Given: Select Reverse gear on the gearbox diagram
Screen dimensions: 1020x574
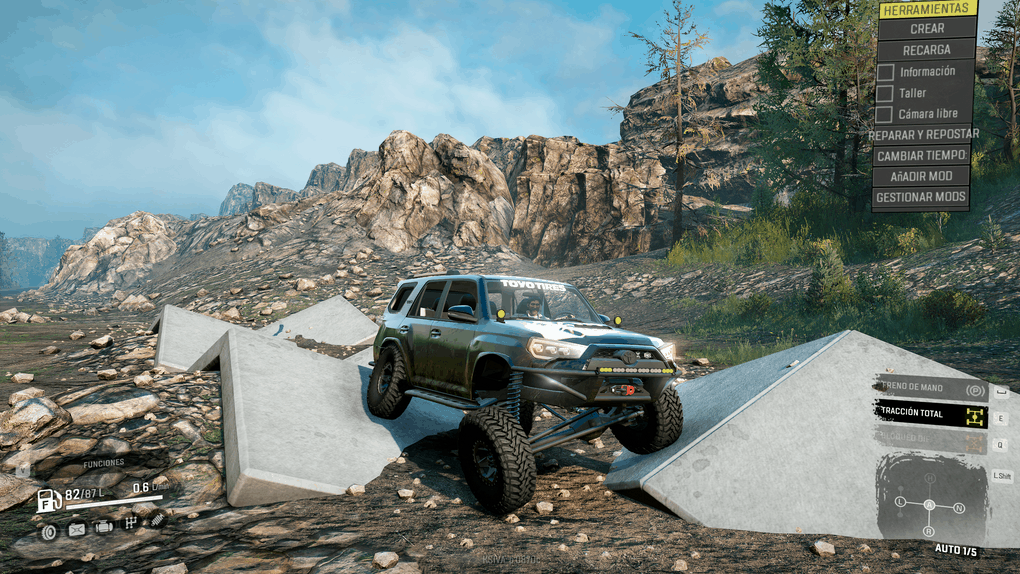Looking at the screenshot, I should tap(929, 531).
